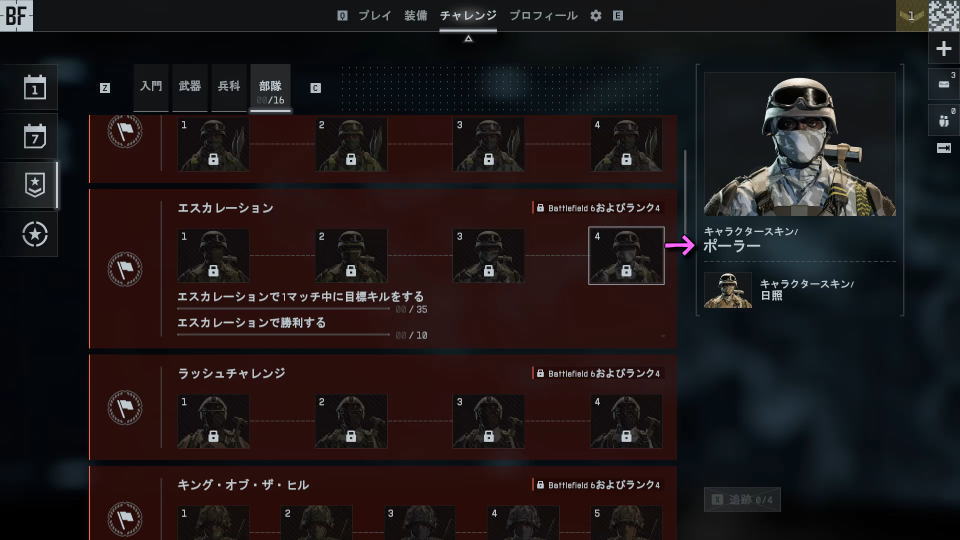Image resolution: width=960 pixels, height=540 pixels.
Task: Click the BF logo
Action: 16,16
